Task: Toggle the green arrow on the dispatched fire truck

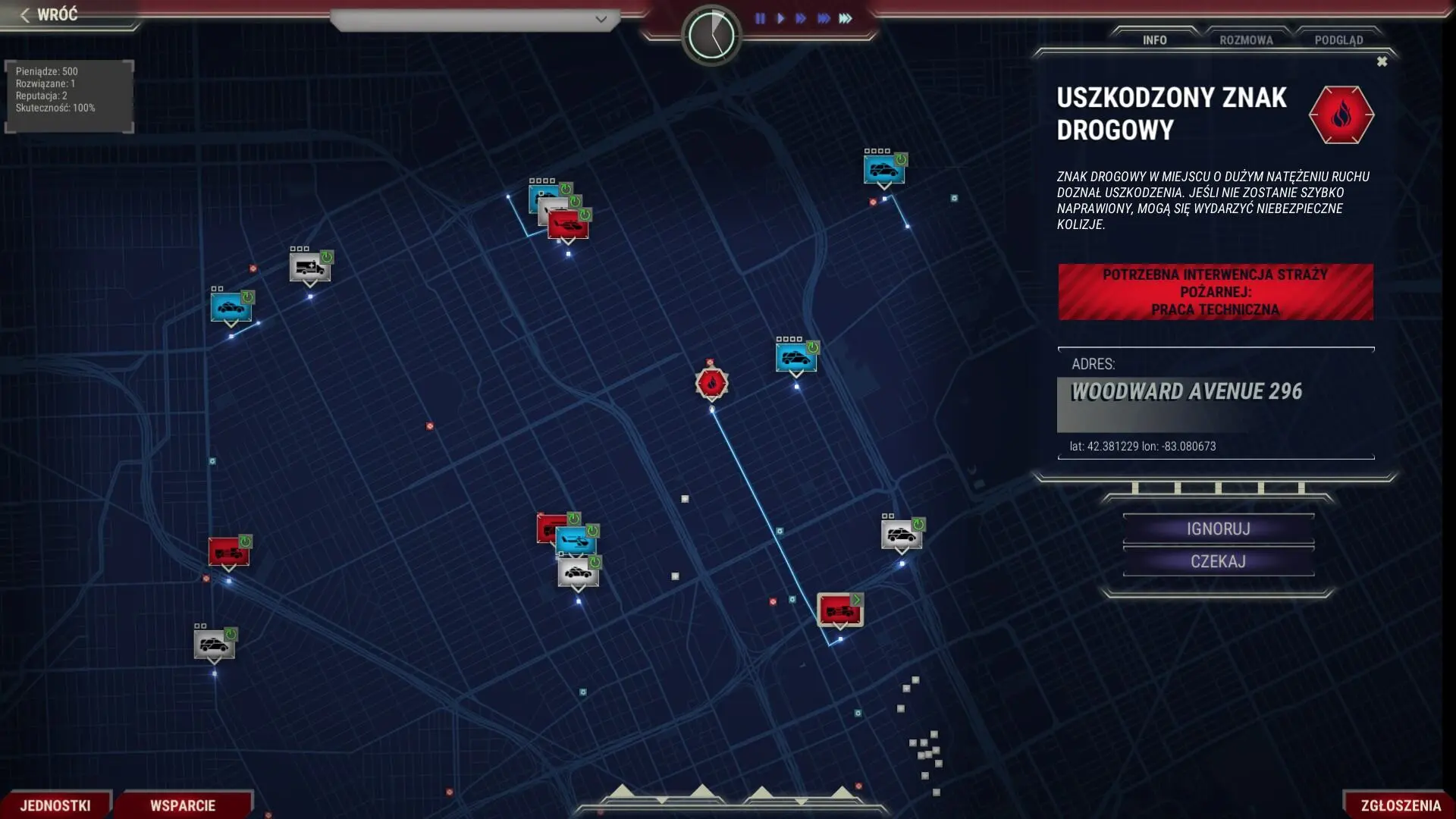Action: pyautogui.click(x=855, y=598)
